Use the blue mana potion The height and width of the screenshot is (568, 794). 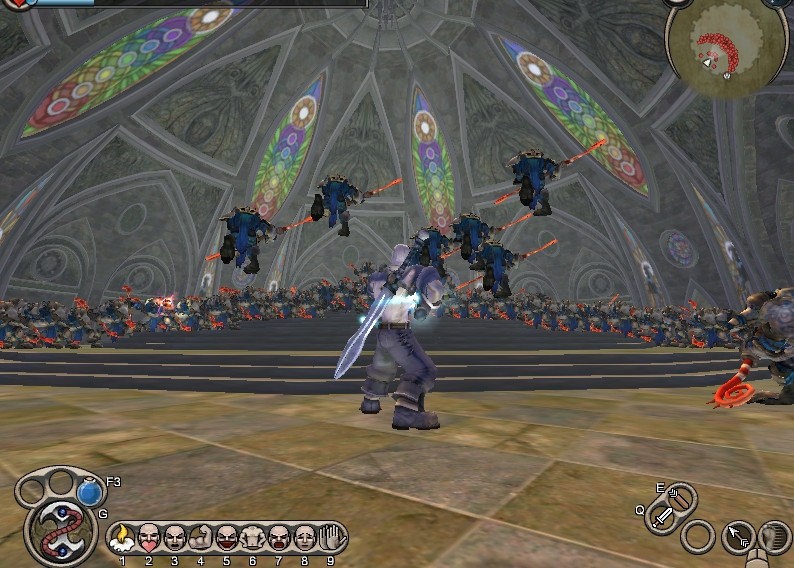tap(91, 493)
